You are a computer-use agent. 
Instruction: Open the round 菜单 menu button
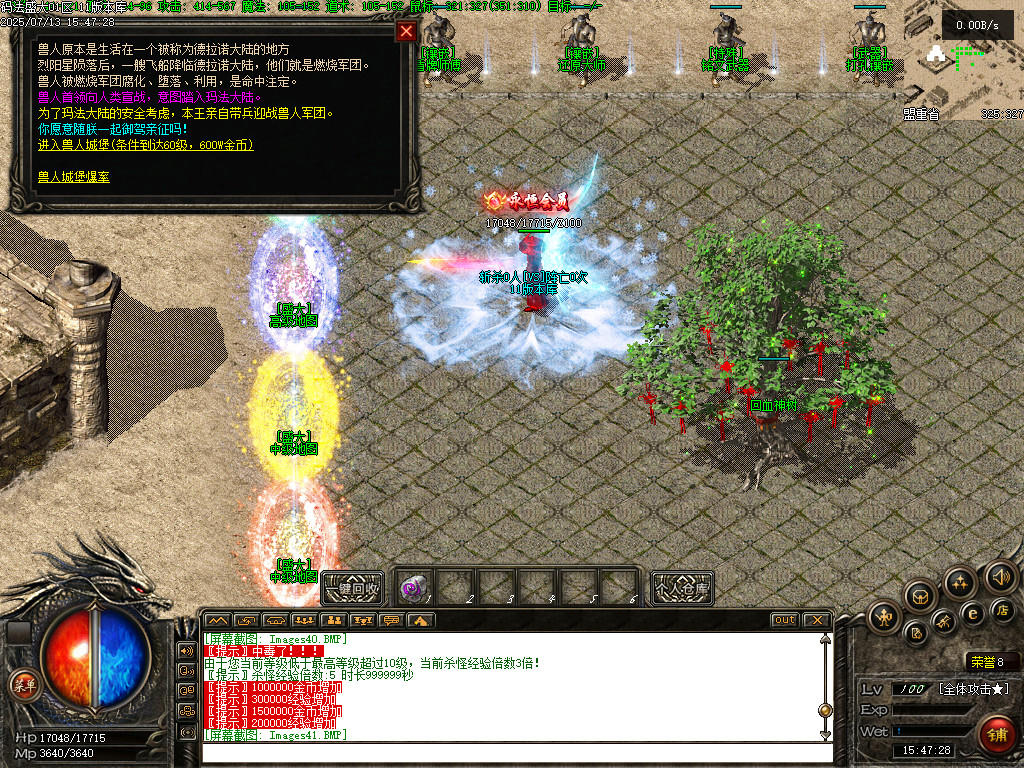(22, 684)
